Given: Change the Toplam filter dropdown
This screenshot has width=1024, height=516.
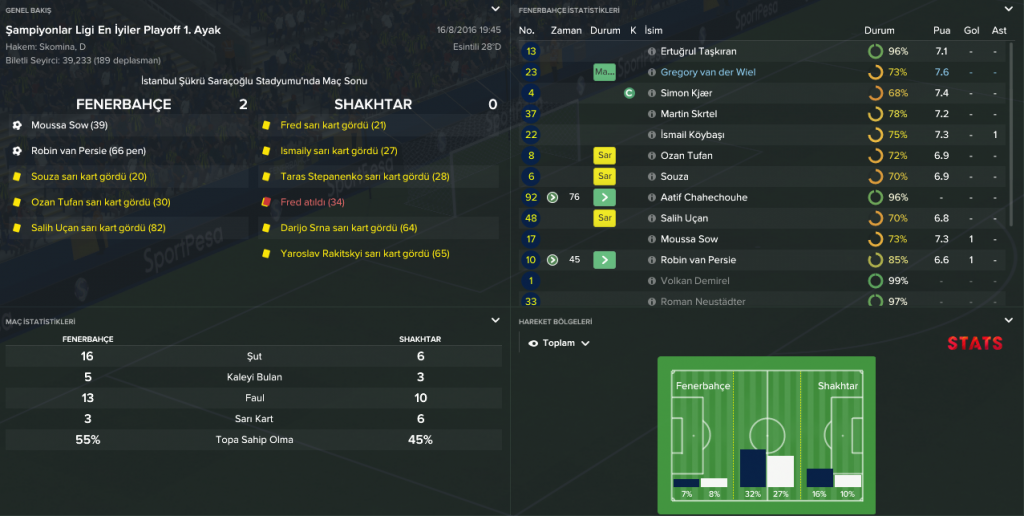Looking at the screenshot, I should 559,343.
